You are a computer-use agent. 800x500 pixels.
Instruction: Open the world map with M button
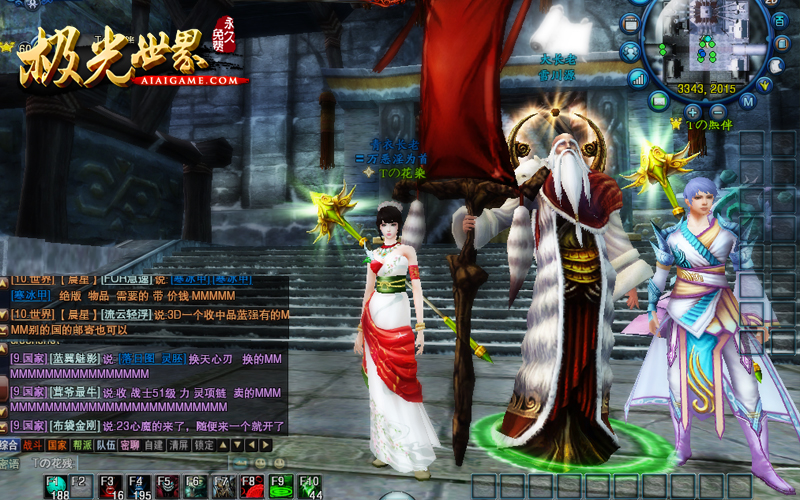[x=747, y=101]
